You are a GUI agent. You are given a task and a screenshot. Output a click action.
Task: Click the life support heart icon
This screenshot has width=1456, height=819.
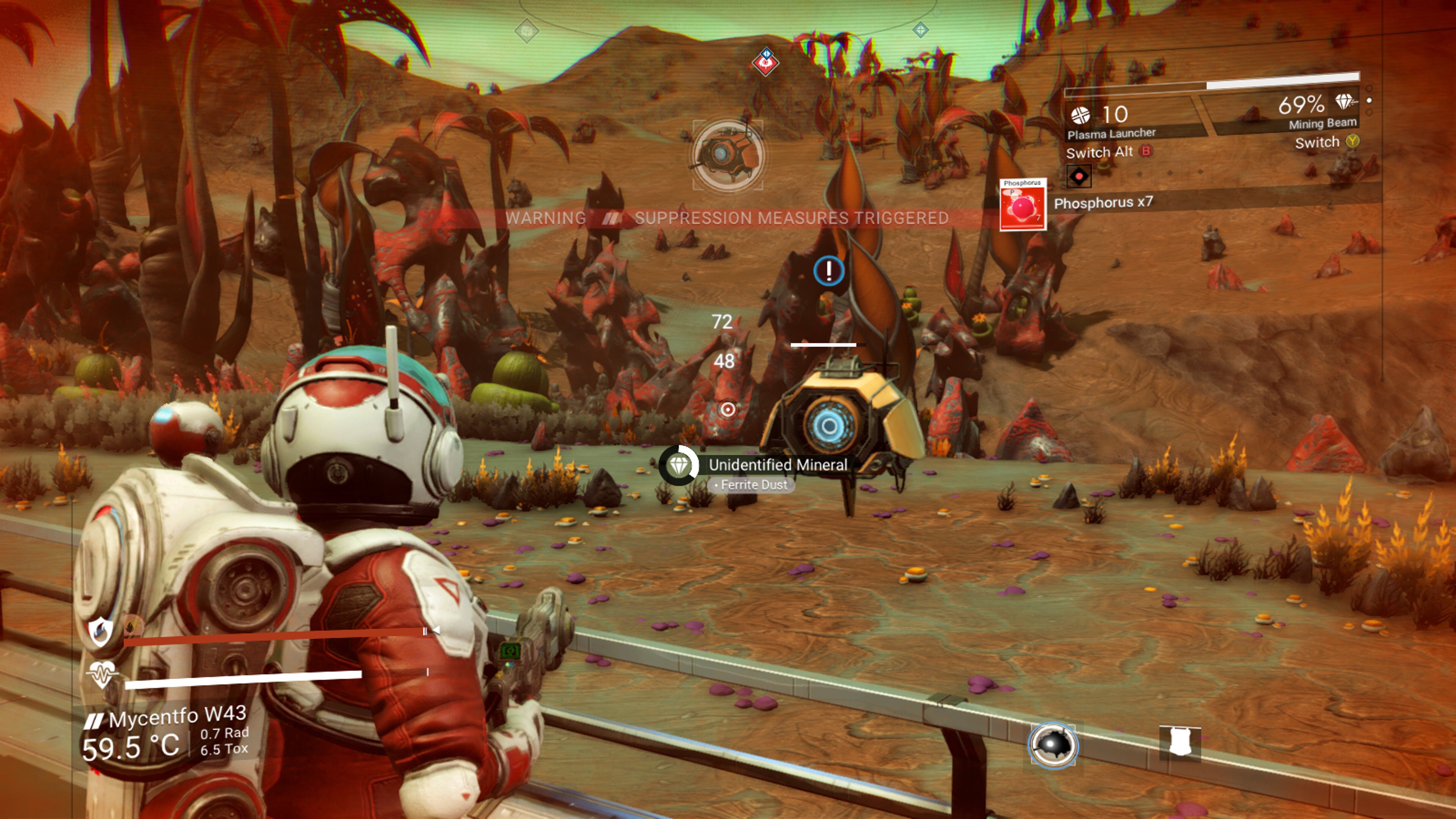coord(101,674)
